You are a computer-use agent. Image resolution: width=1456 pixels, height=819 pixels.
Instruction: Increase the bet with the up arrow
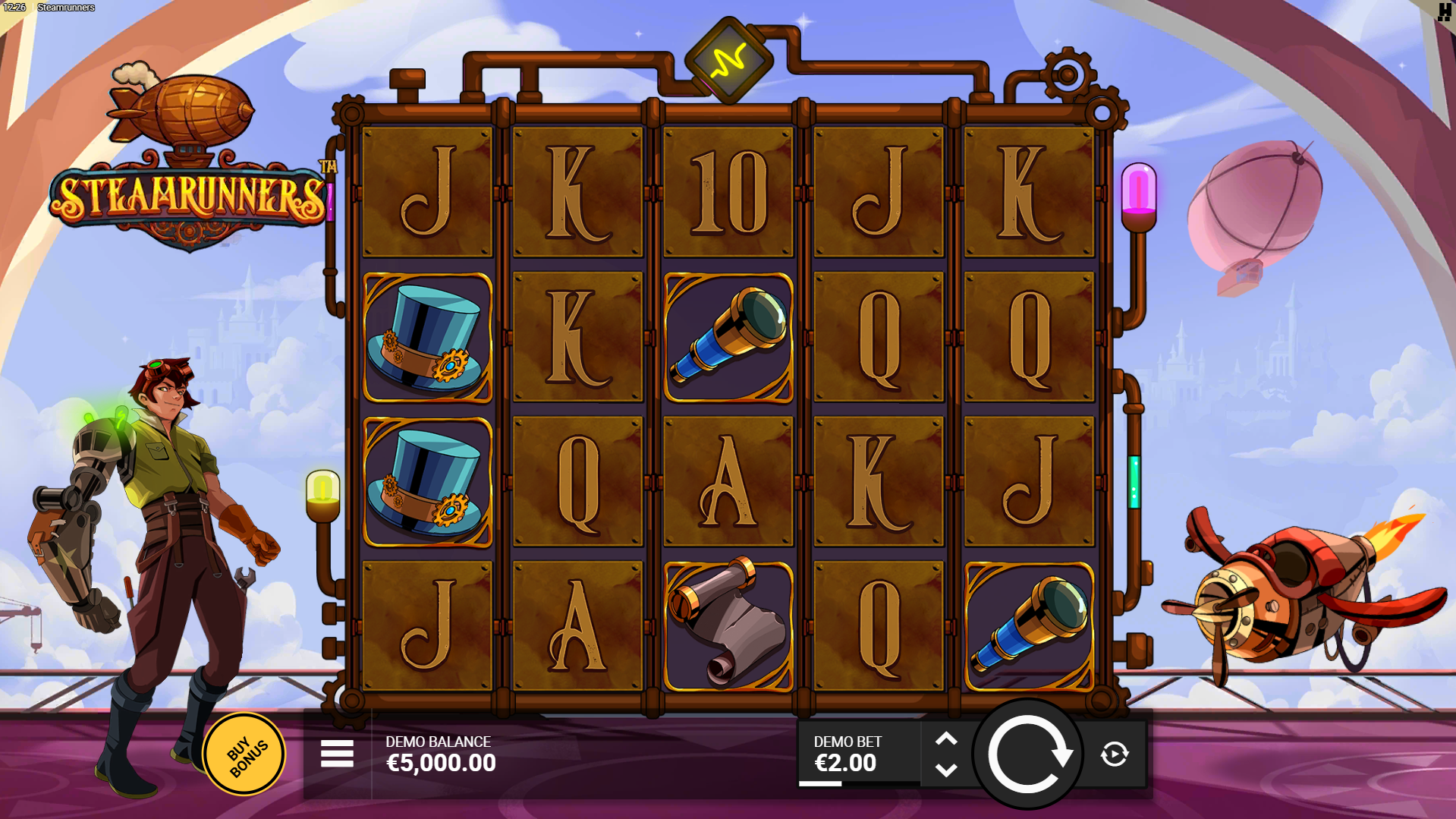pyautogui.click(x=945, y=738)
